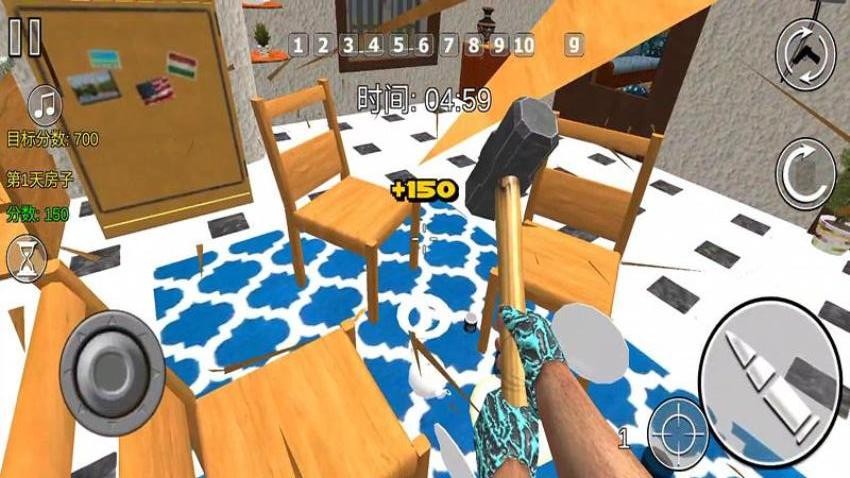Image resolution: width=850 pixels, height=478 pixels.
Task: Activate the crosshair aim button
Action: [x=676, y=432]
